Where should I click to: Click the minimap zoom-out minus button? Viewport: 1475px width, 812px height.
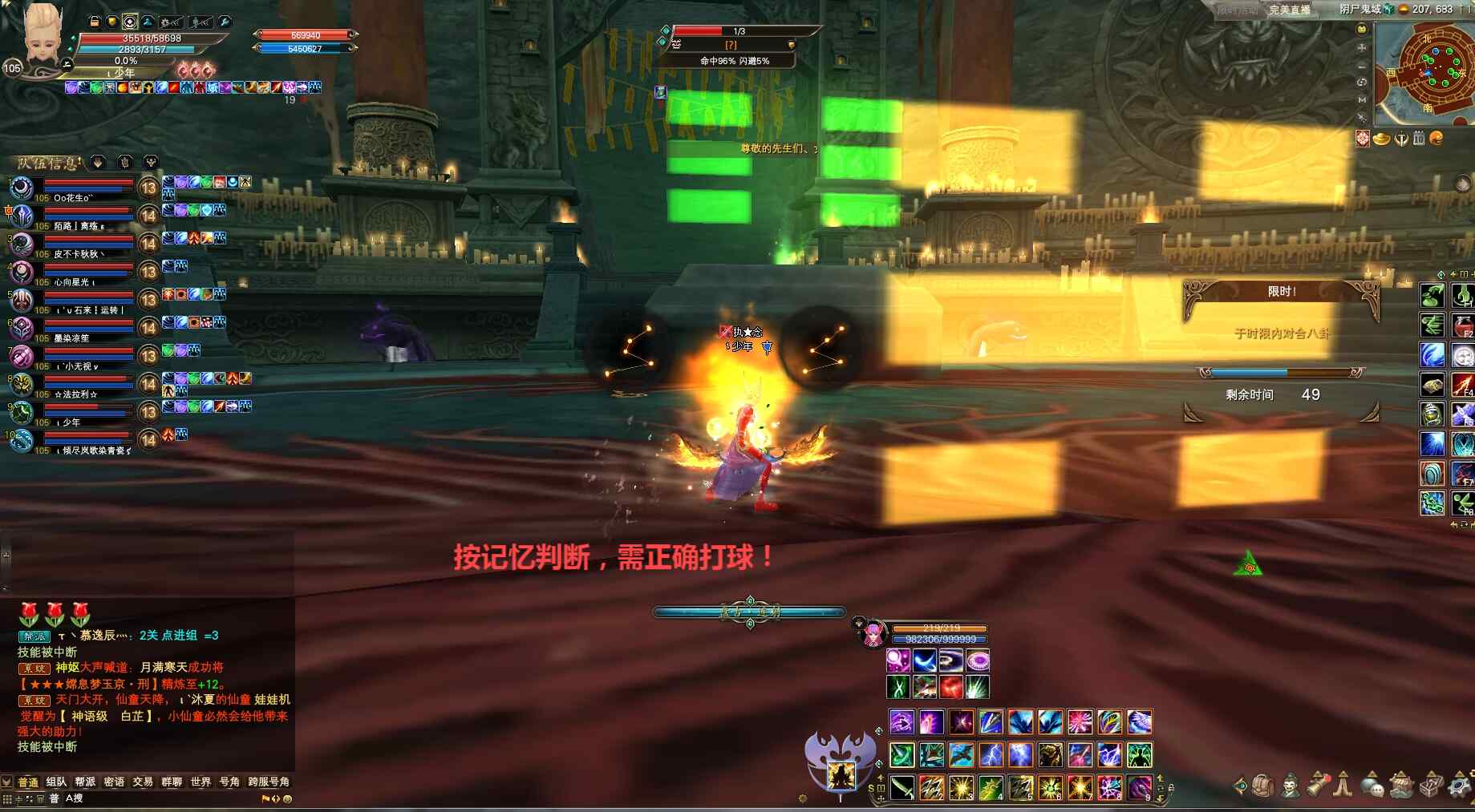click(1361, 65)
